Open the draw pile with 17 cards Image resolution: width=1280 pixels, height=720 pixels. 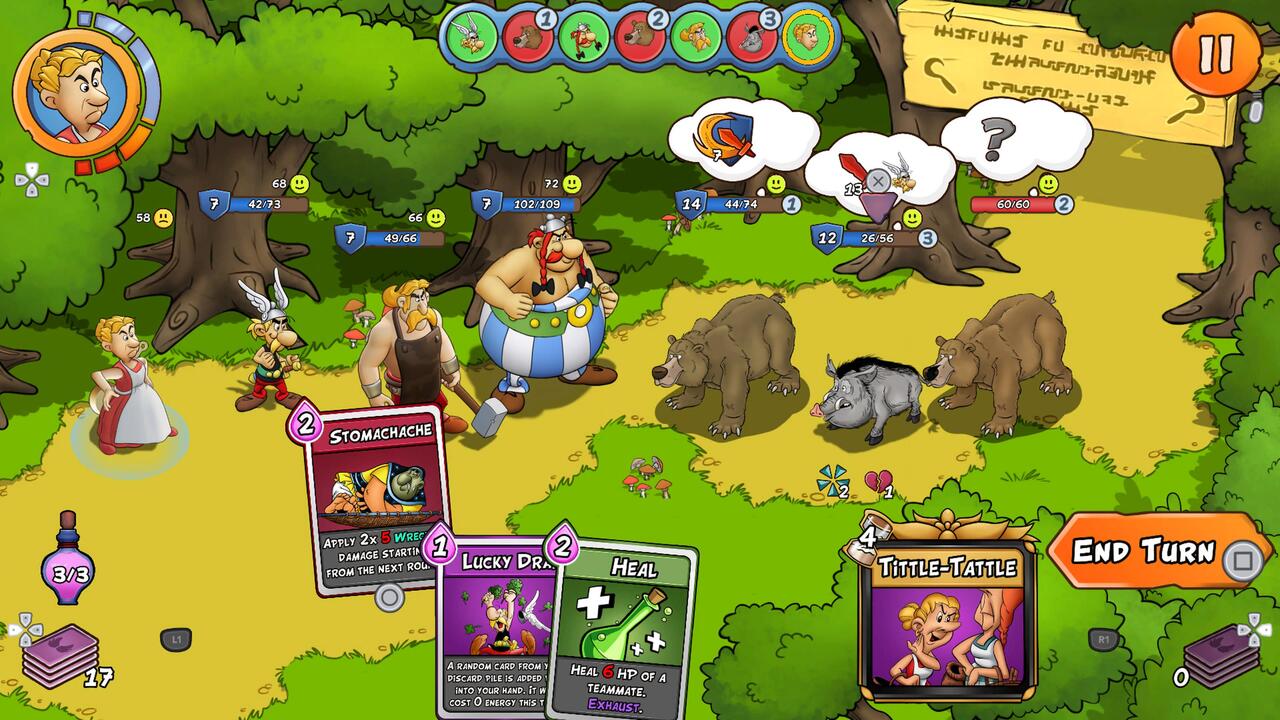[x=61, y=654]
